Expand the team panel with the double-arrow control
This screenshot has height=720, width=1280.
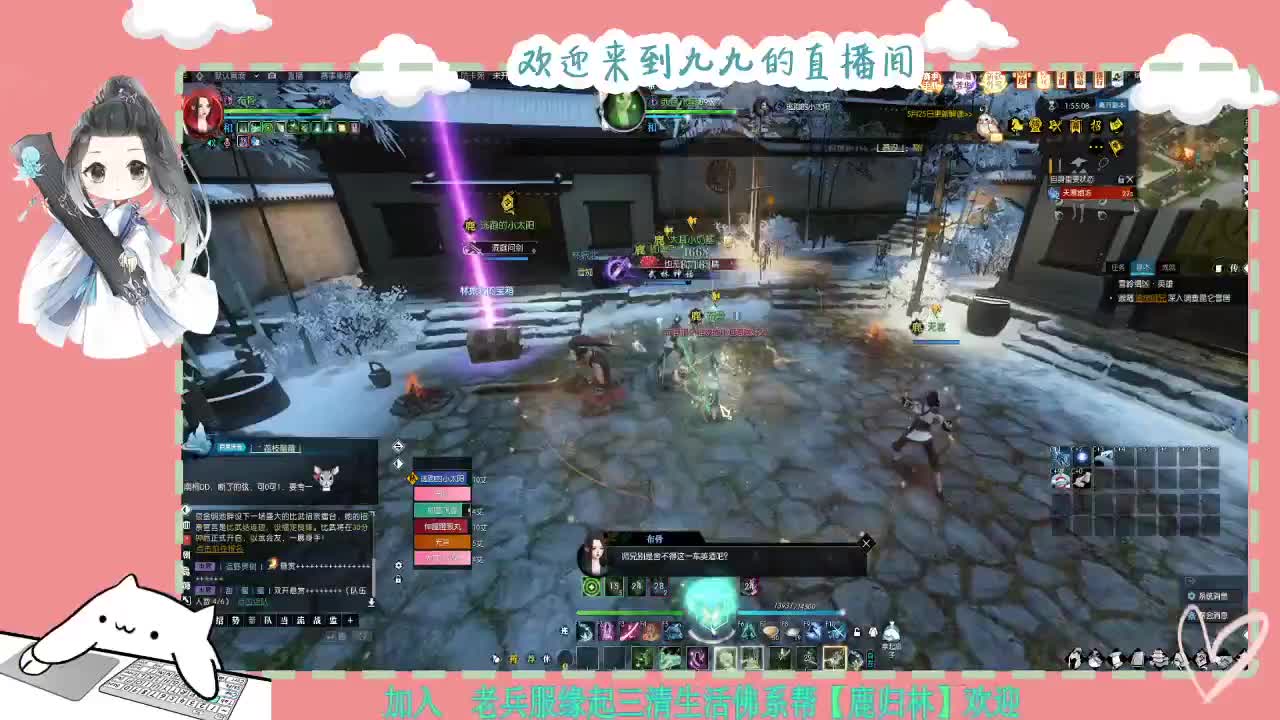point(397,445)
